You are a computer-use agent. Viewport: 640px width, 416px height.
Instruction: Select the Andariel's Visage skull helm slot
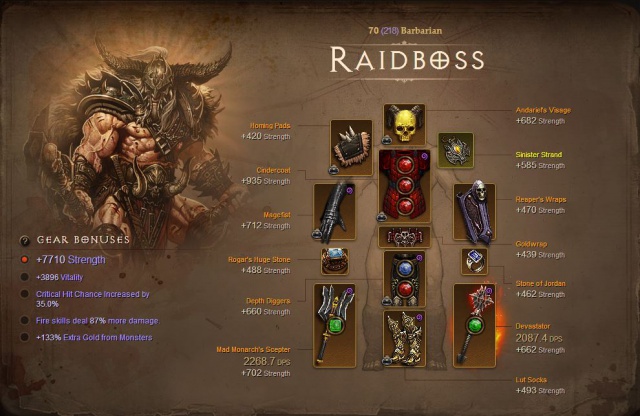coord(404,124)
